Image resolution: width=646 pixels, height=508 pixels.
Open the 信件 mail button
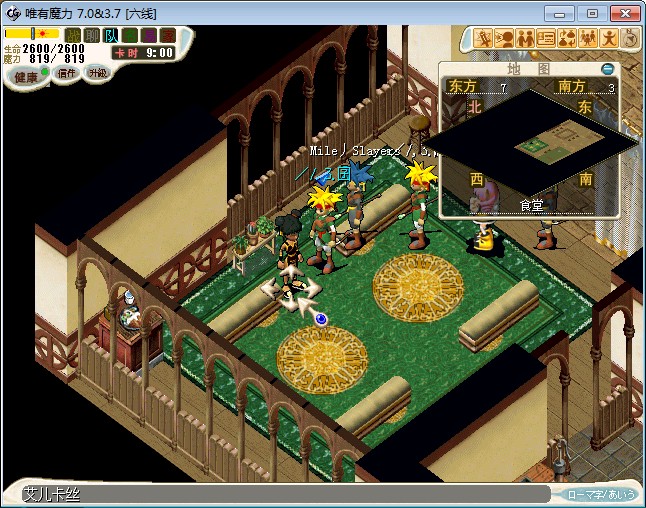click(x=66, y=74)
